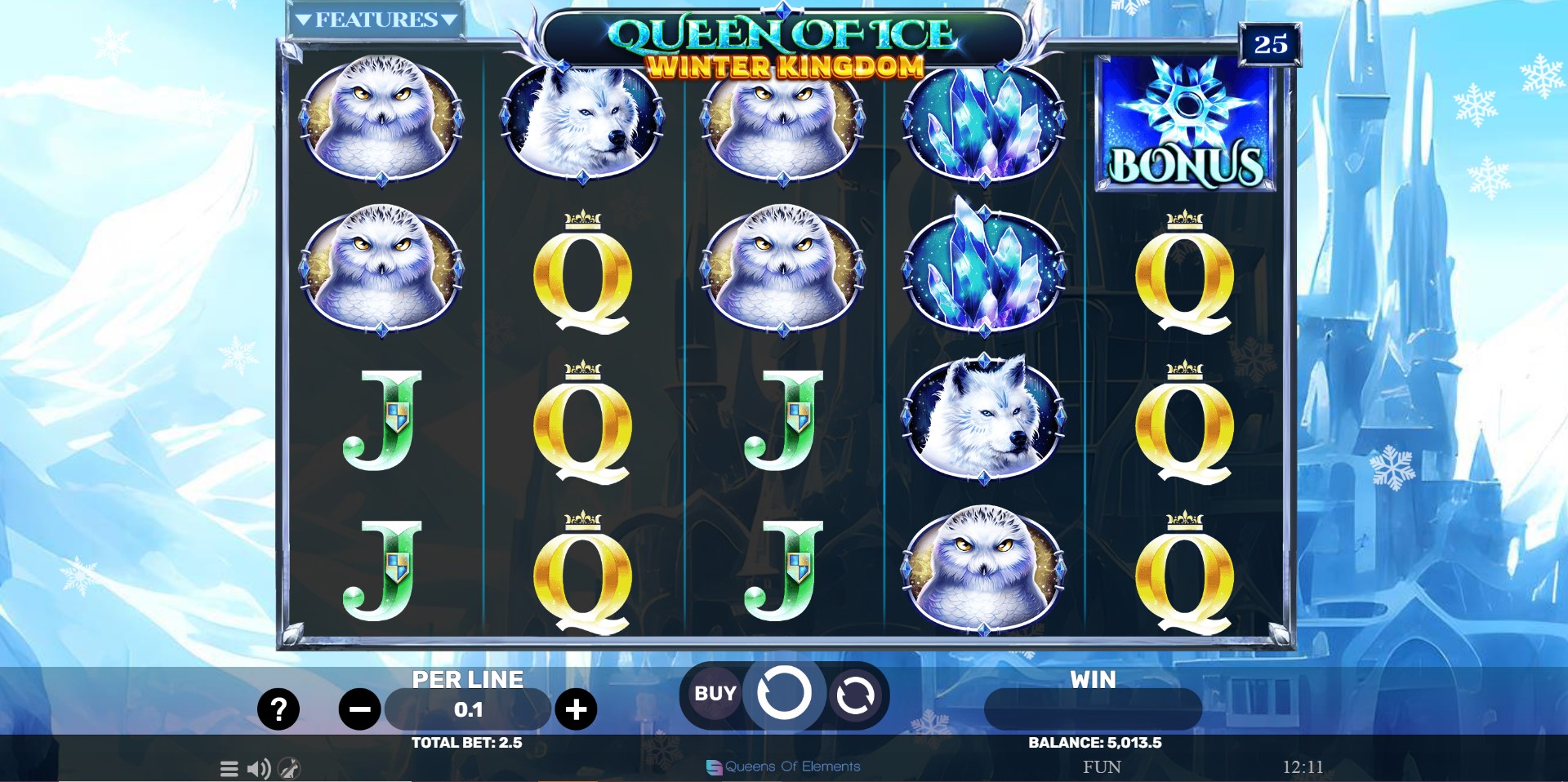This screenshot has width=1568, height=782.
Task: Increase the per-line bet with the plus button
Action: (x=577, y=709)
